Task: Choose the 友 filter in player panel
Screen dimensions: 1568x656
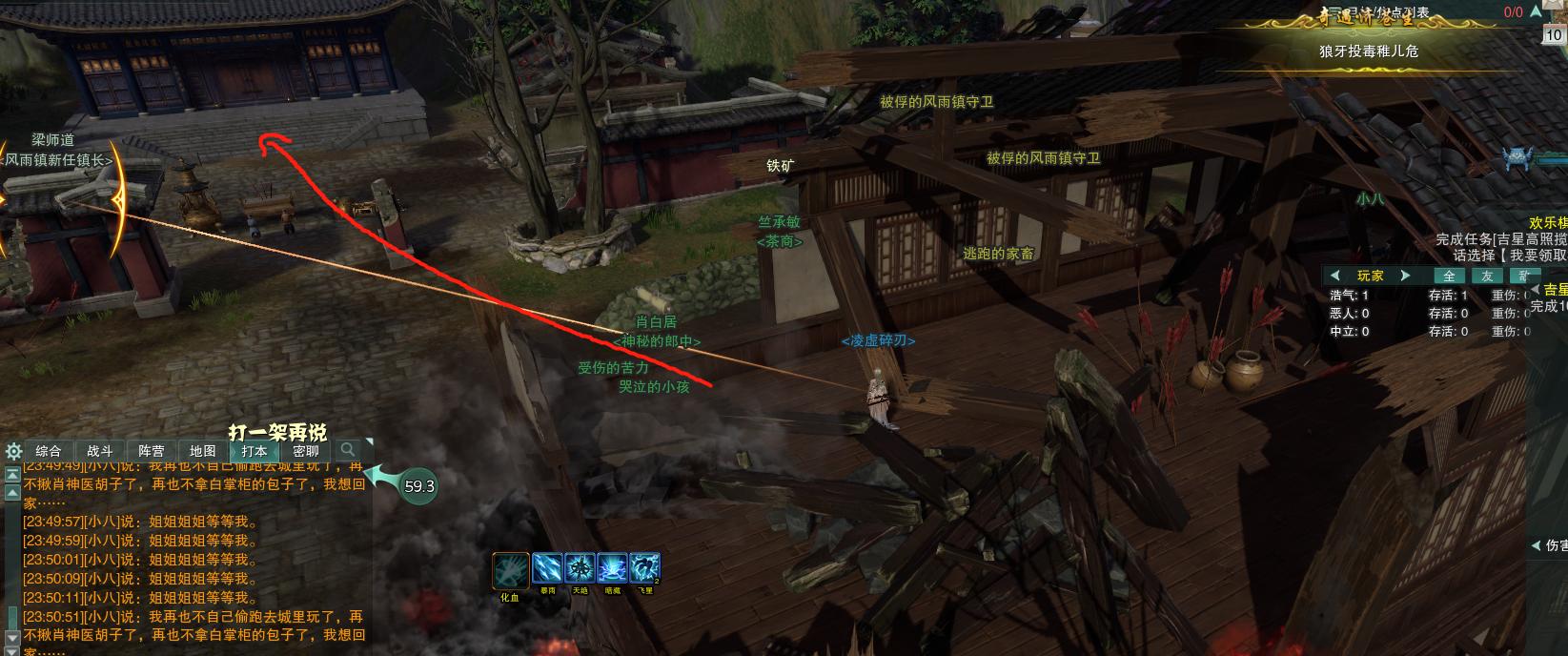Action: pyautogui.click(x=1486, y=276)
